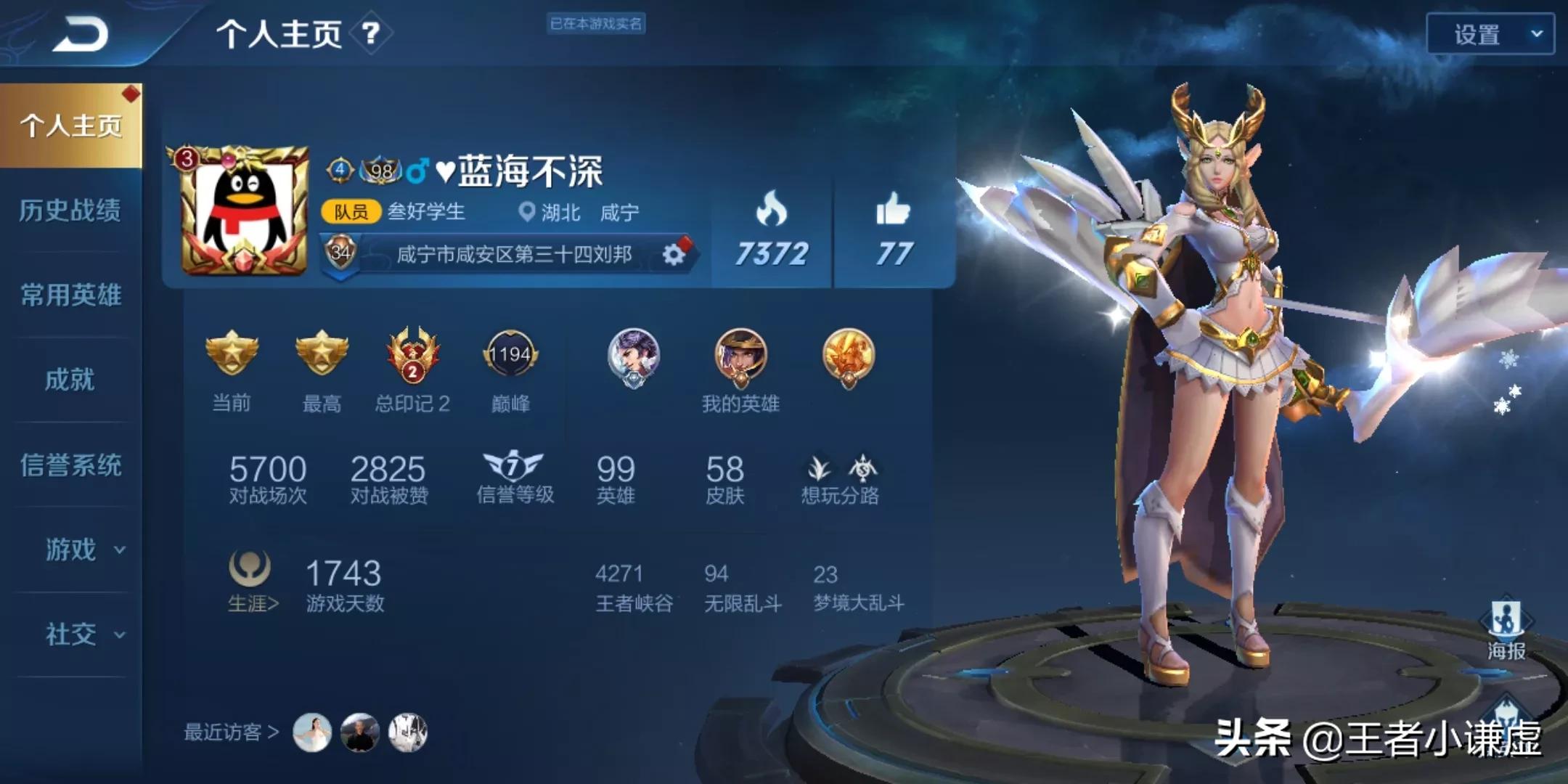Image resolution: width=1568 pixels, height=784 pixels.
Task: Tap the flame popularity icon
Action: pyautogui.click(x=771, y=211)
